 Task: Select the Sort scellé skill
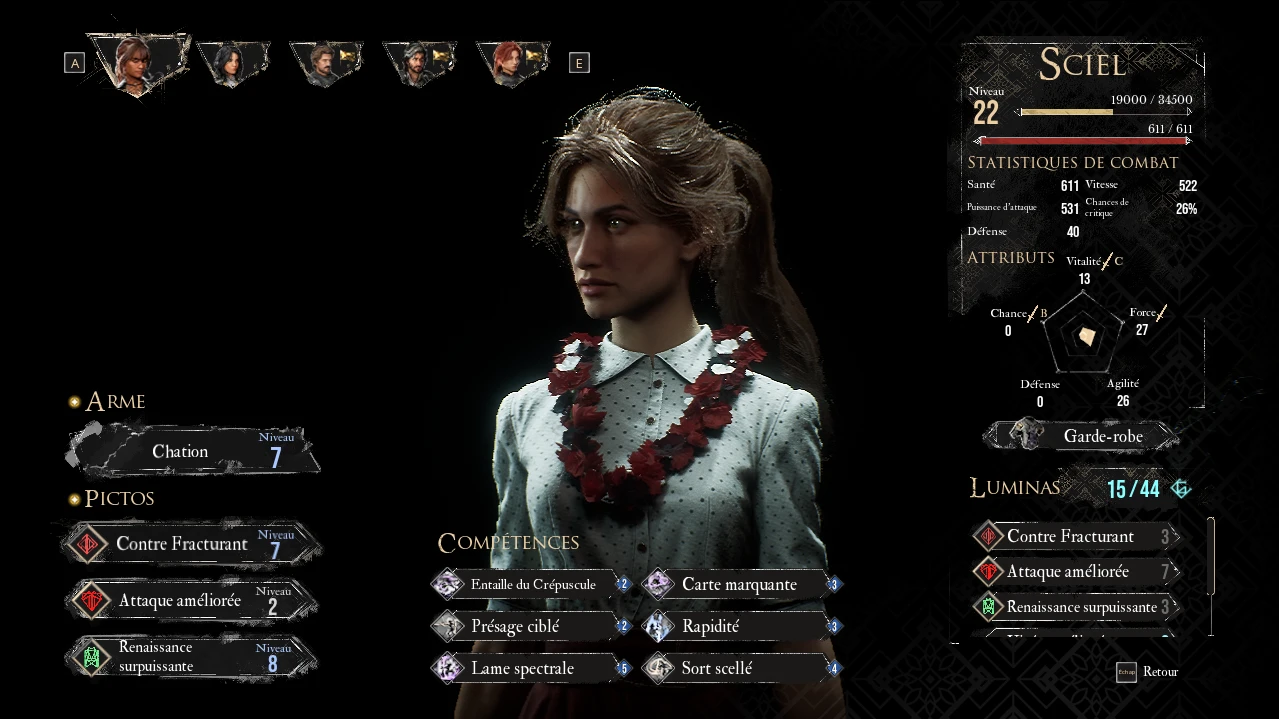tap(741, 668)
